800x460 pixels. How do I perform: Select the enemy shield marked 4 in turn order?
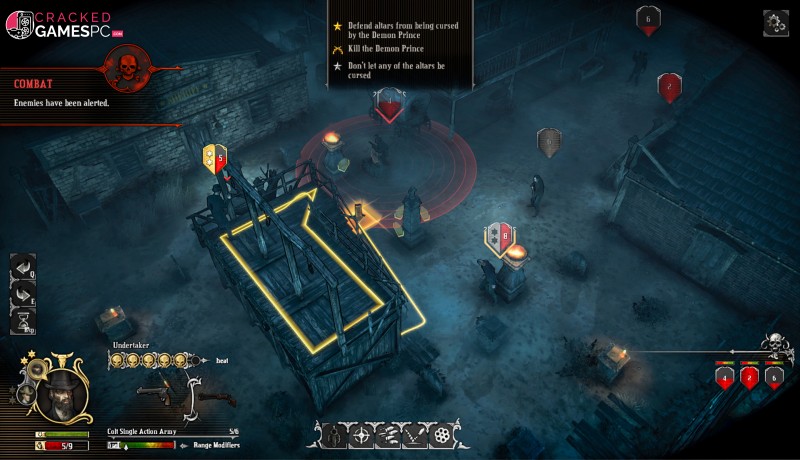coord(723,377)
